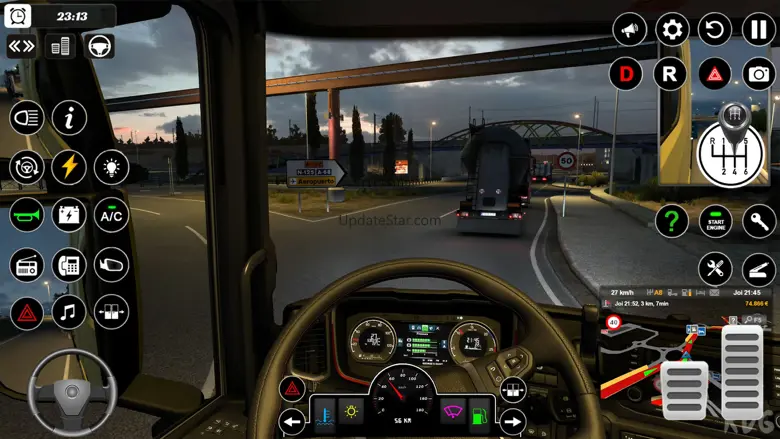This screenshot has width=780, height=439.
Task: Toggle the A/C button
Action: tap(111, 214)
